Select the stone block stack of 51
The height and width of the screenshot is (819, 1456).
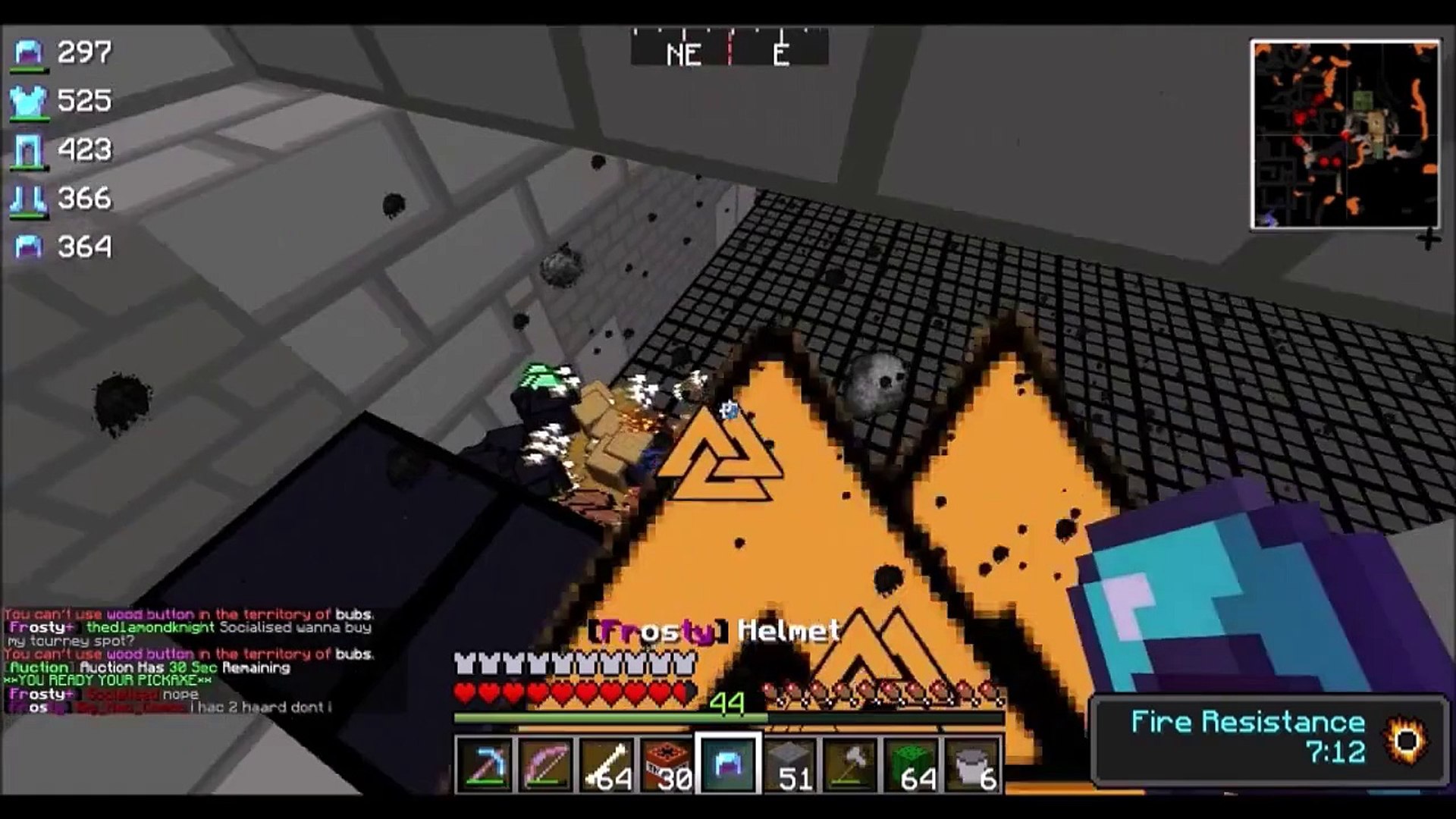pyautogui.click(x=790, y=764)
